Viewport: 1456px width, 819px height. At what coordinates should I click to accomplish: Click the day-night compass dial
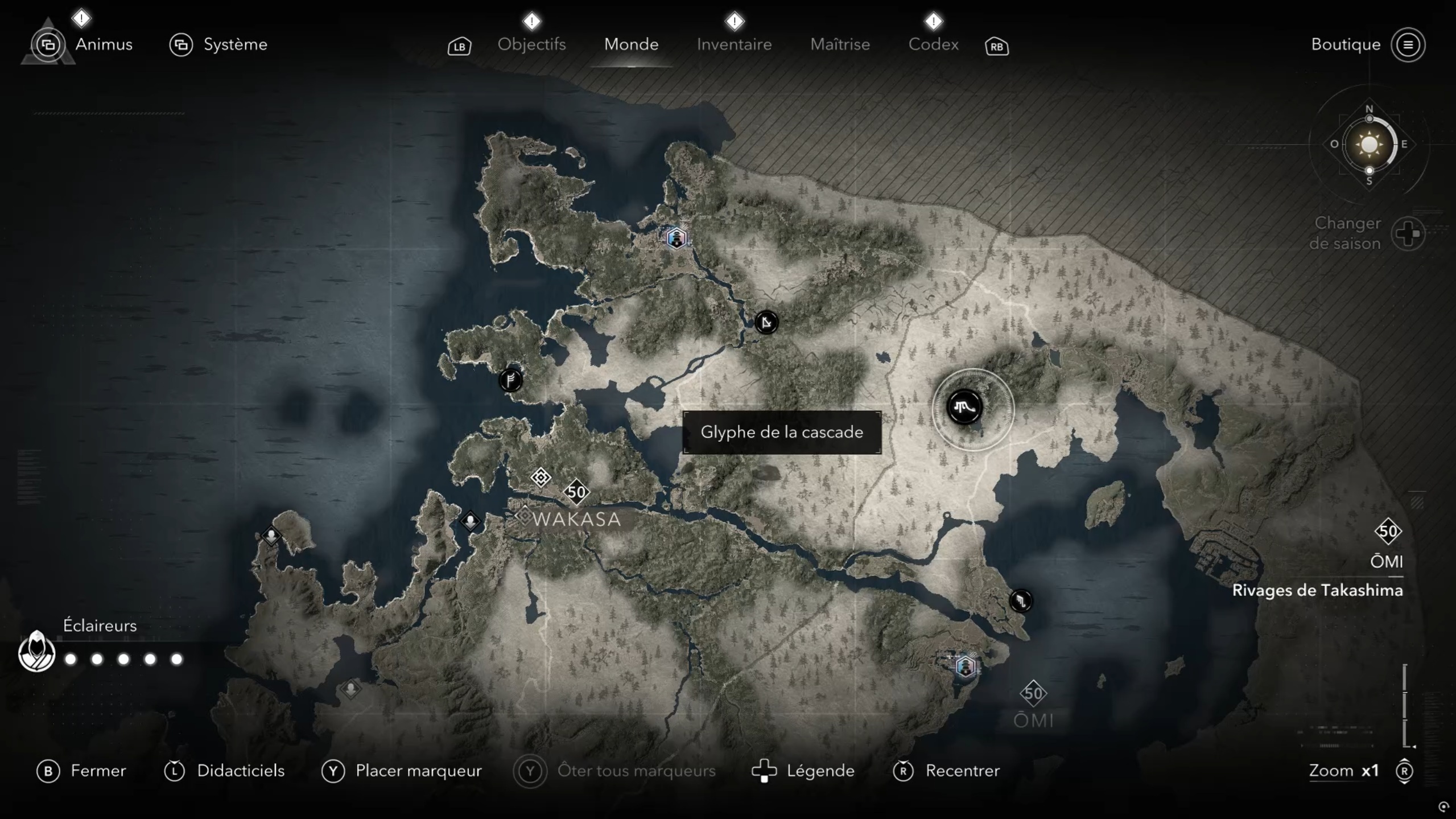coord(1369,144)
